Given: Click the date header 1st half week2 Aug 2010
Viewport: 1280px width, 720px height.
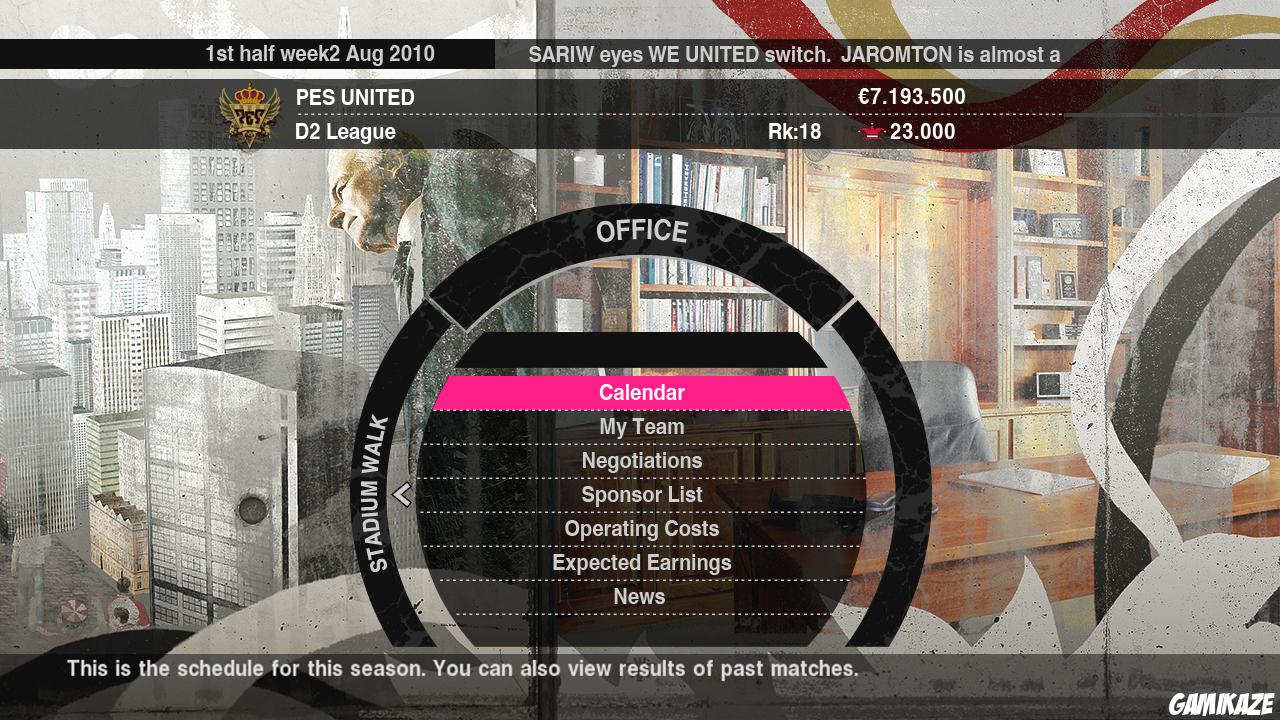Looking at the screenshot, I should [318, 55].
